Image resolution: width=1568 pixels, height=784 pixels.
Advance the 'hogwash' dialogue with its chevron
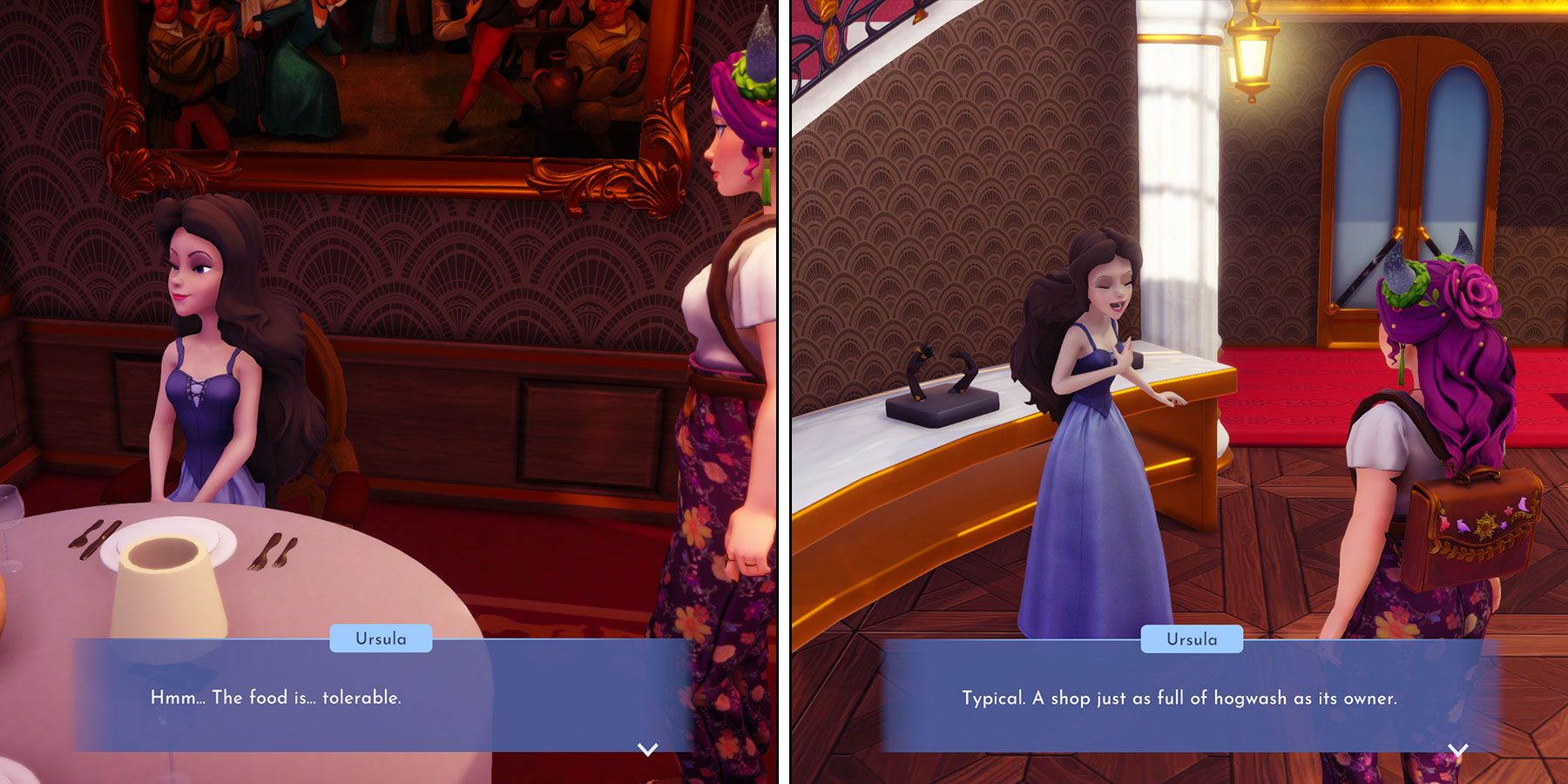(1457, 749)
